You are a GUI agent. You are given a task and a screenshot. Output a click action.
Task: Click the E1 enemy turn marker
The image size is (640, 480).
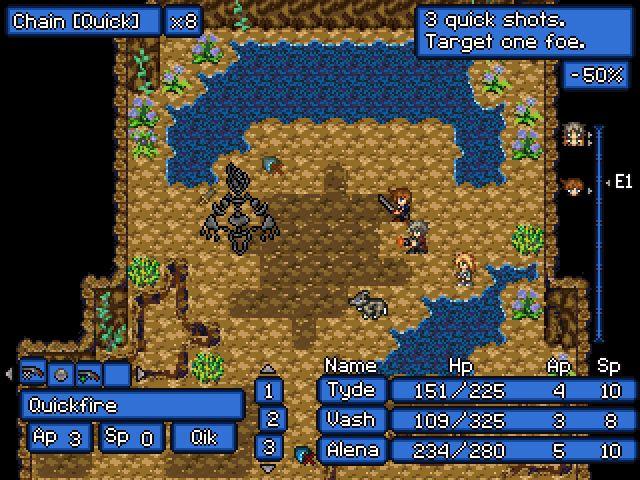tap(620, 182)
